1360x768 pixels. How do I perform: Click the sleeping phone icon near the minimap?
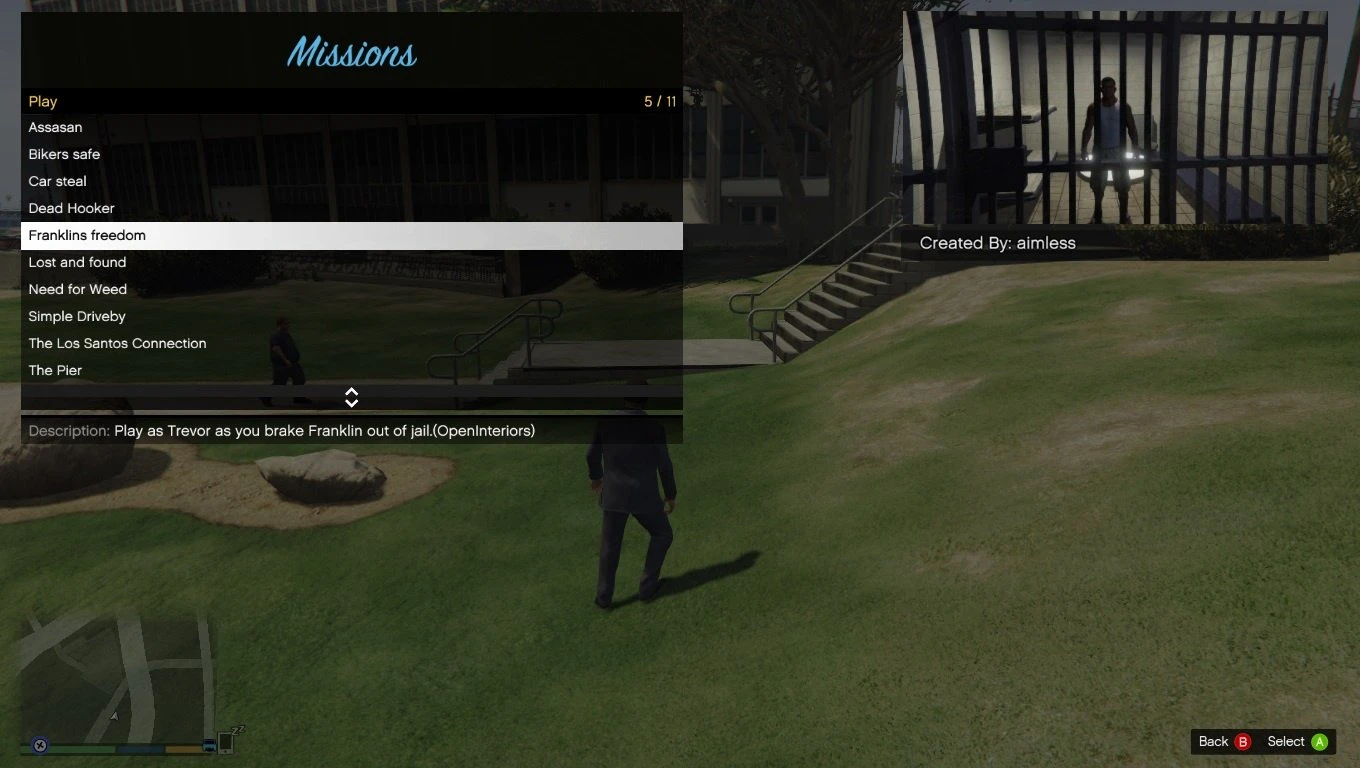(225, 743)
